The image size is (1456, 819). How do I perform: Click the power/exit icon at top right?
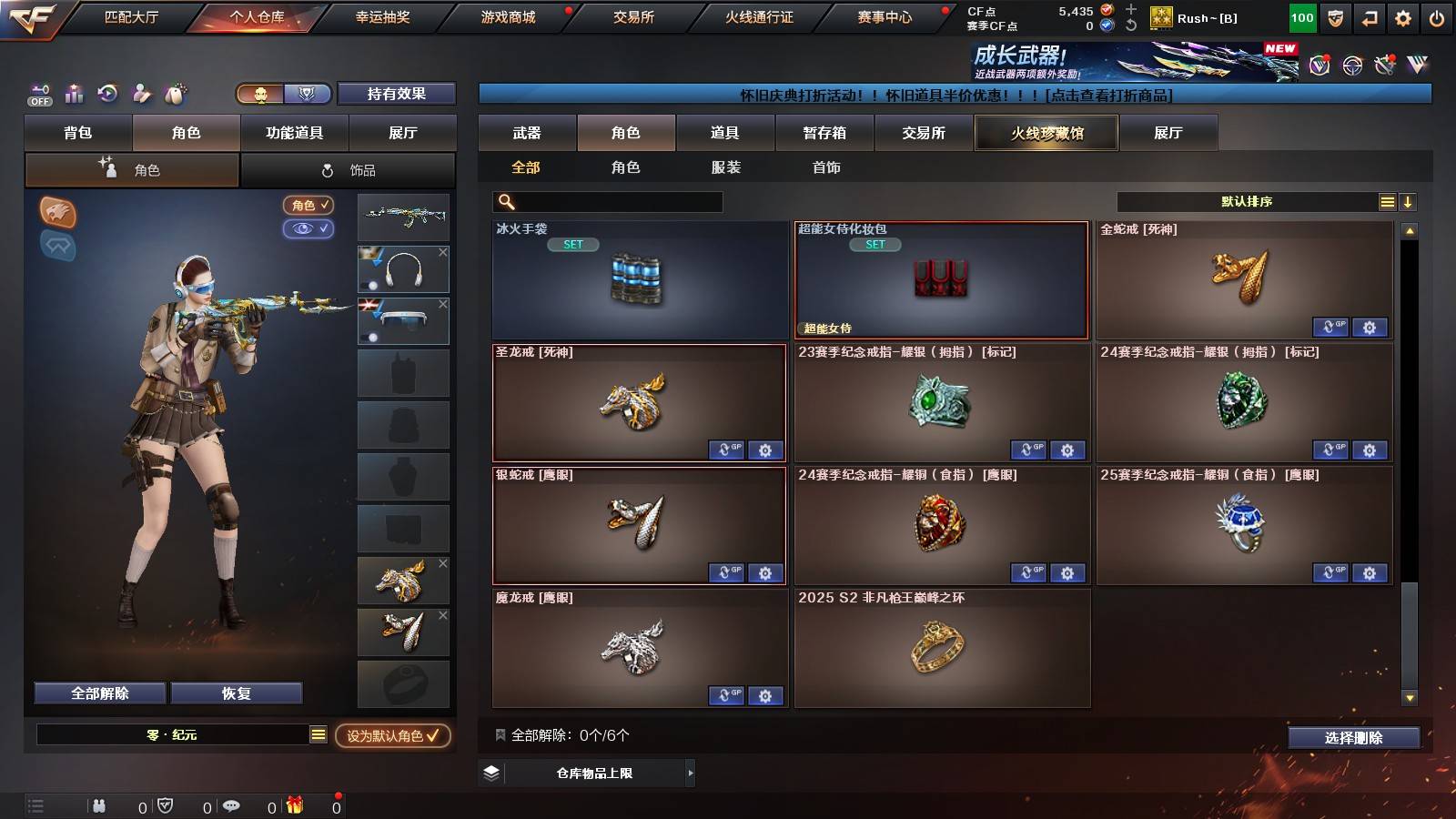click(x=1439, y=17)
